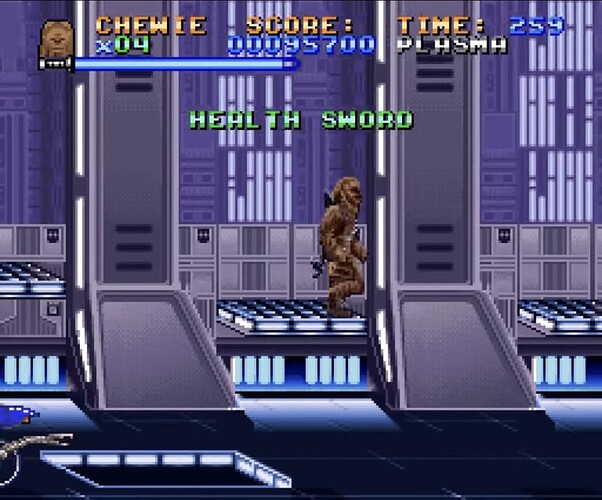
Task: Select the PLASMA weapon indicator
Action: [x=451, y=45]
